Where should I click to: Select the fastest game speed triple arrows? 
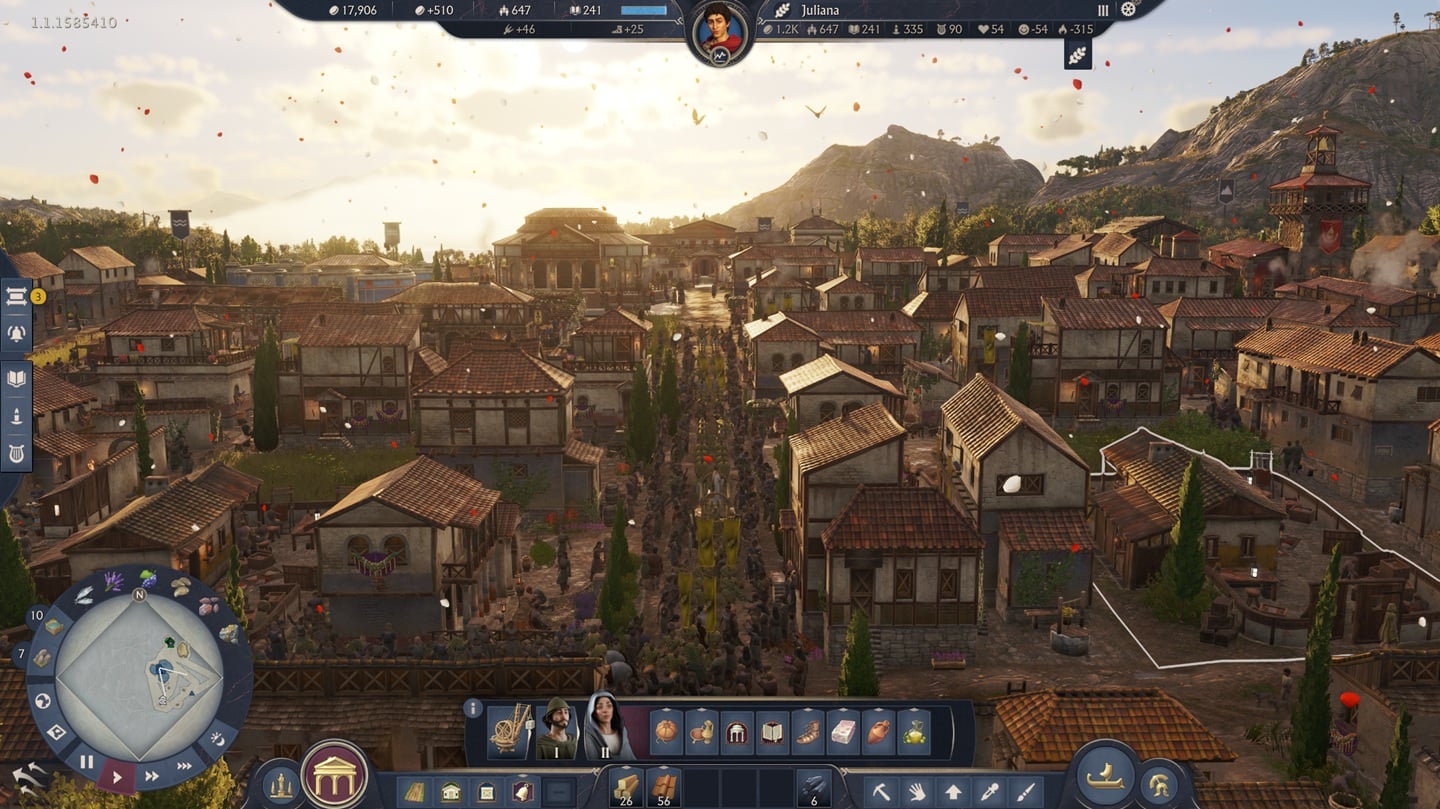(183, 763)
